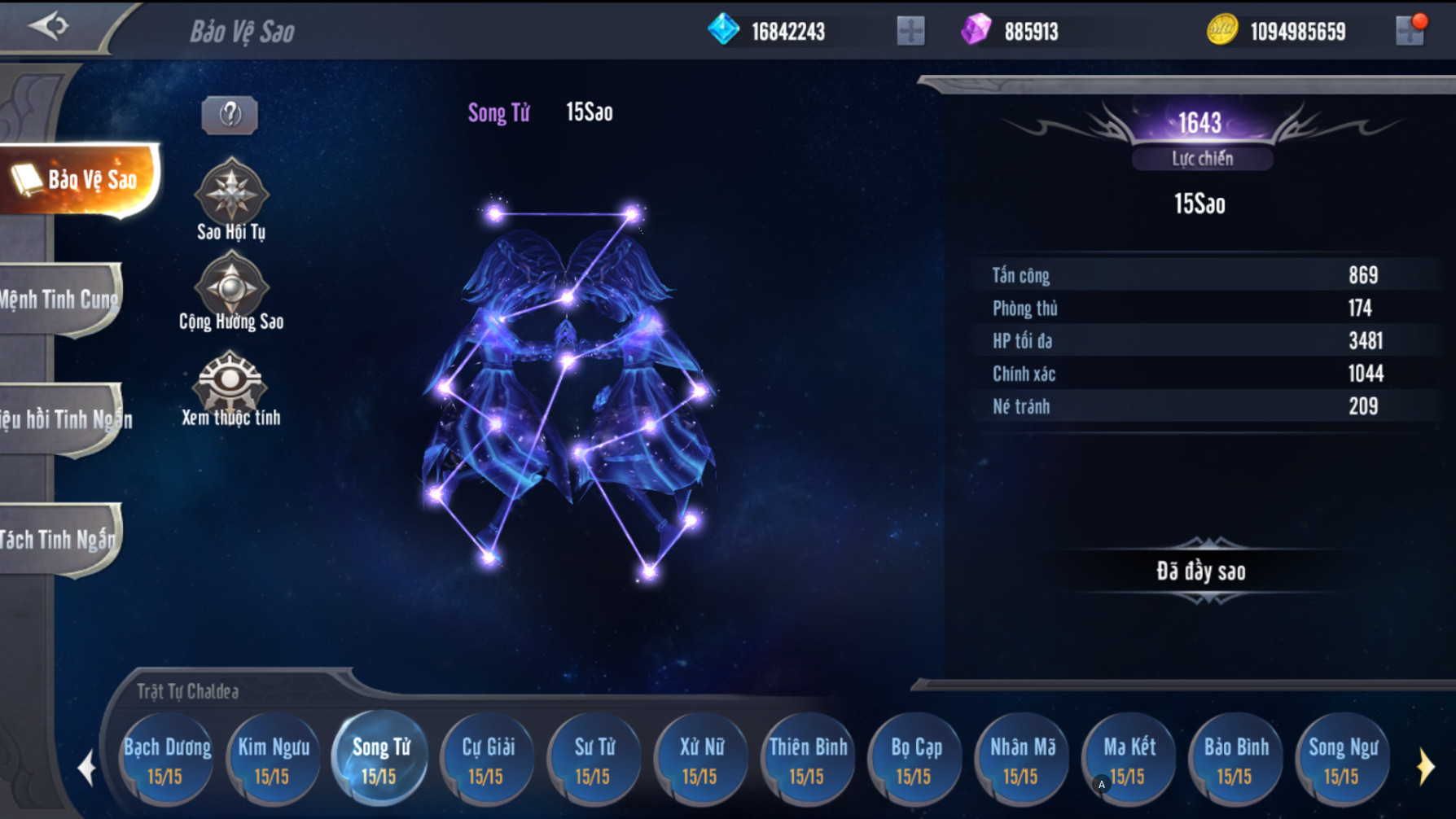Select the Kim Ngưu constellation

(274, 760)
